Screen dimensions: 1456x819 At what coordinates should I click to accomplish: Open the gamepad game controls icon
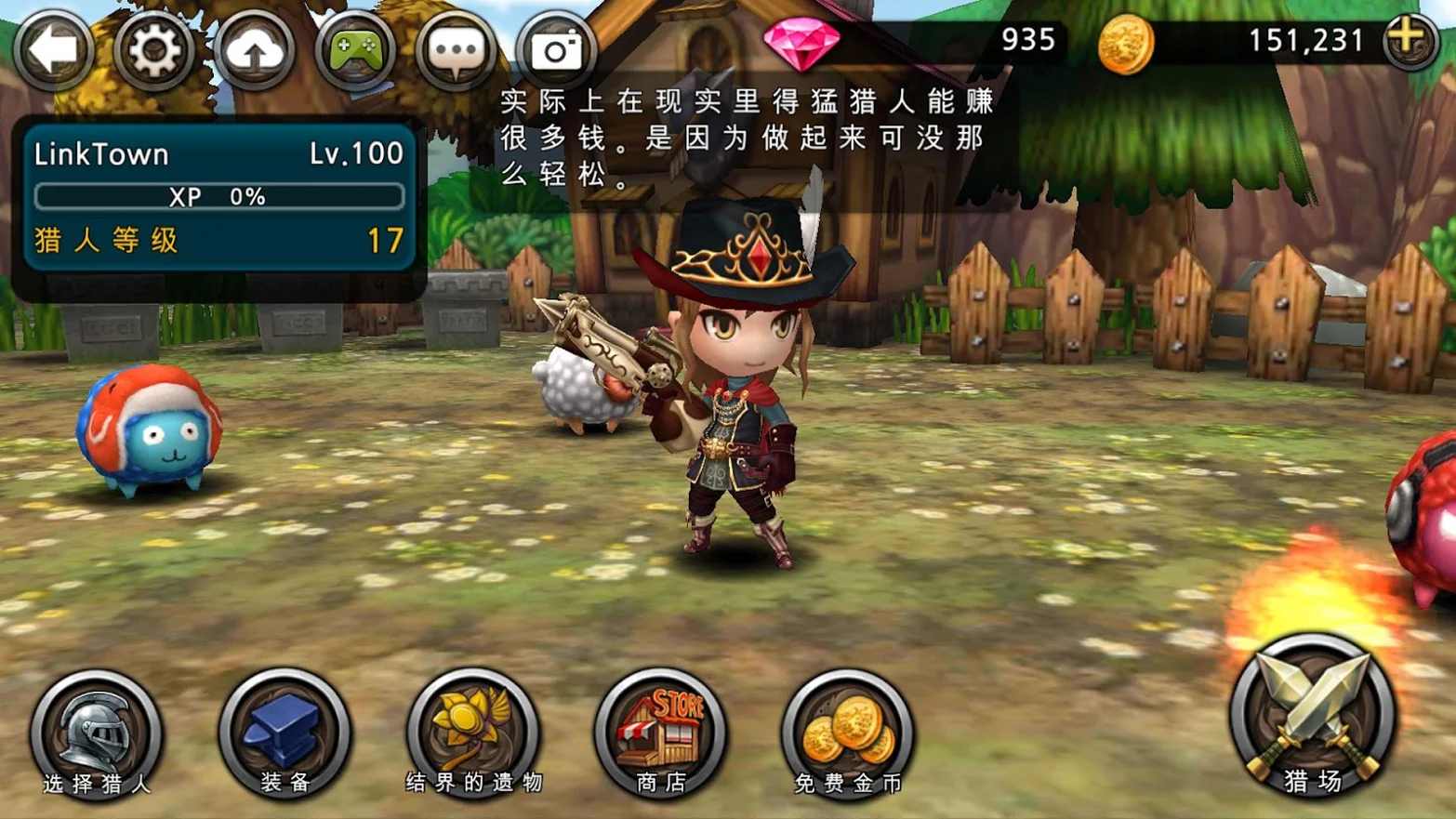tap(356, 49)
